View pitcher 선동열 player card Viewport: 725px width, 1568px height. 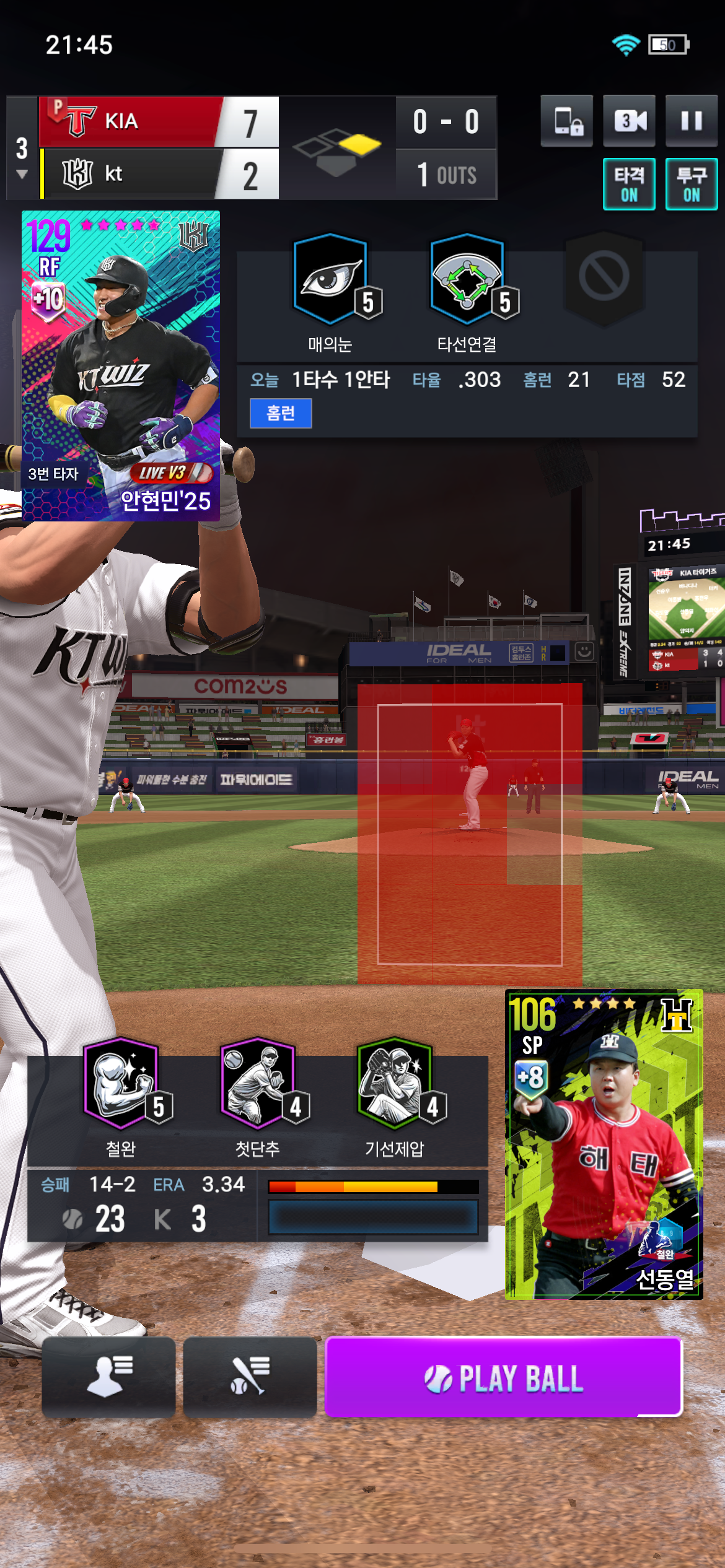point(604,1144)
